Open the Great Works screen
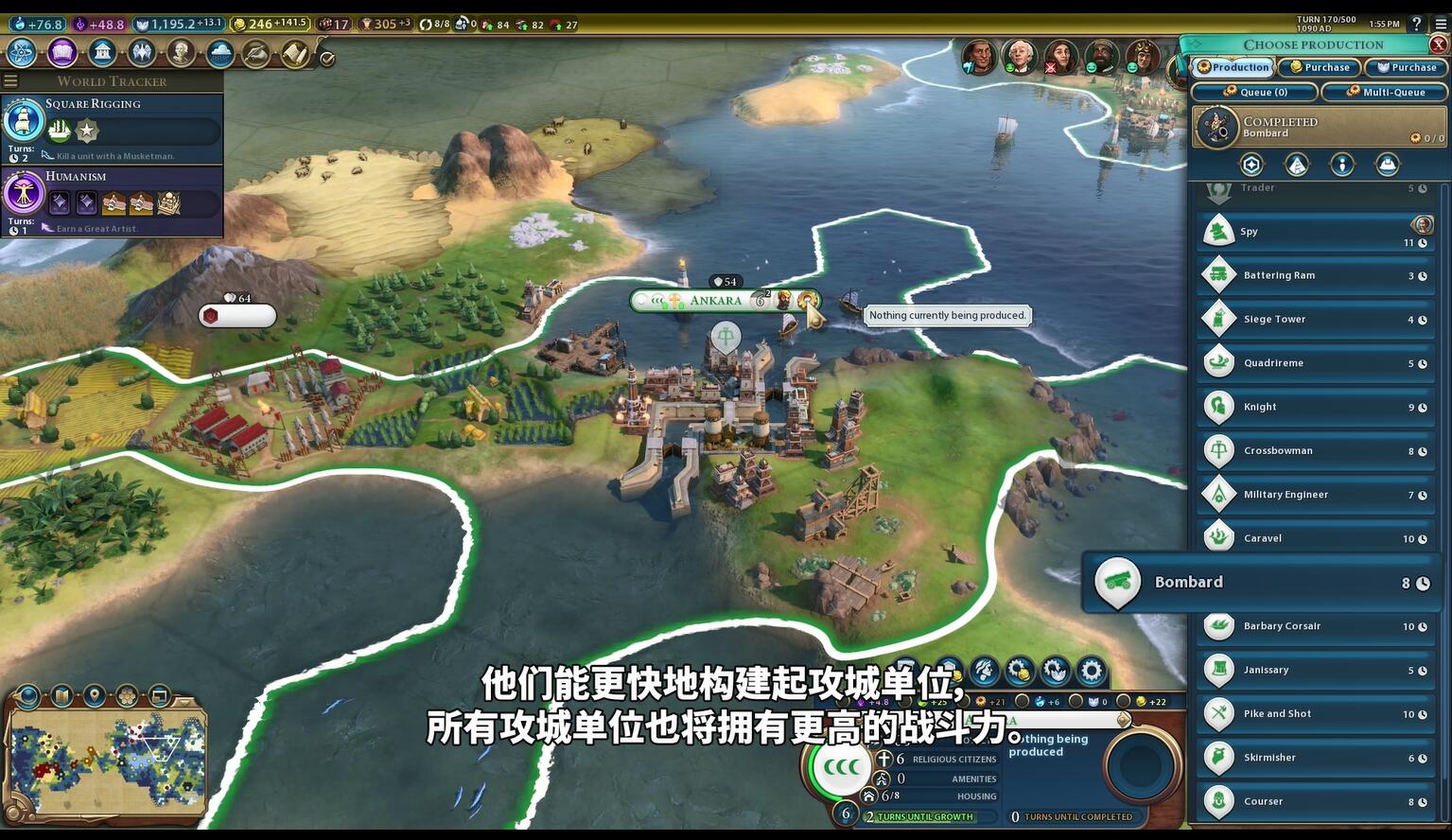Image resolution: width=1452 pixels, height=840 pixels. coord(257,53)
